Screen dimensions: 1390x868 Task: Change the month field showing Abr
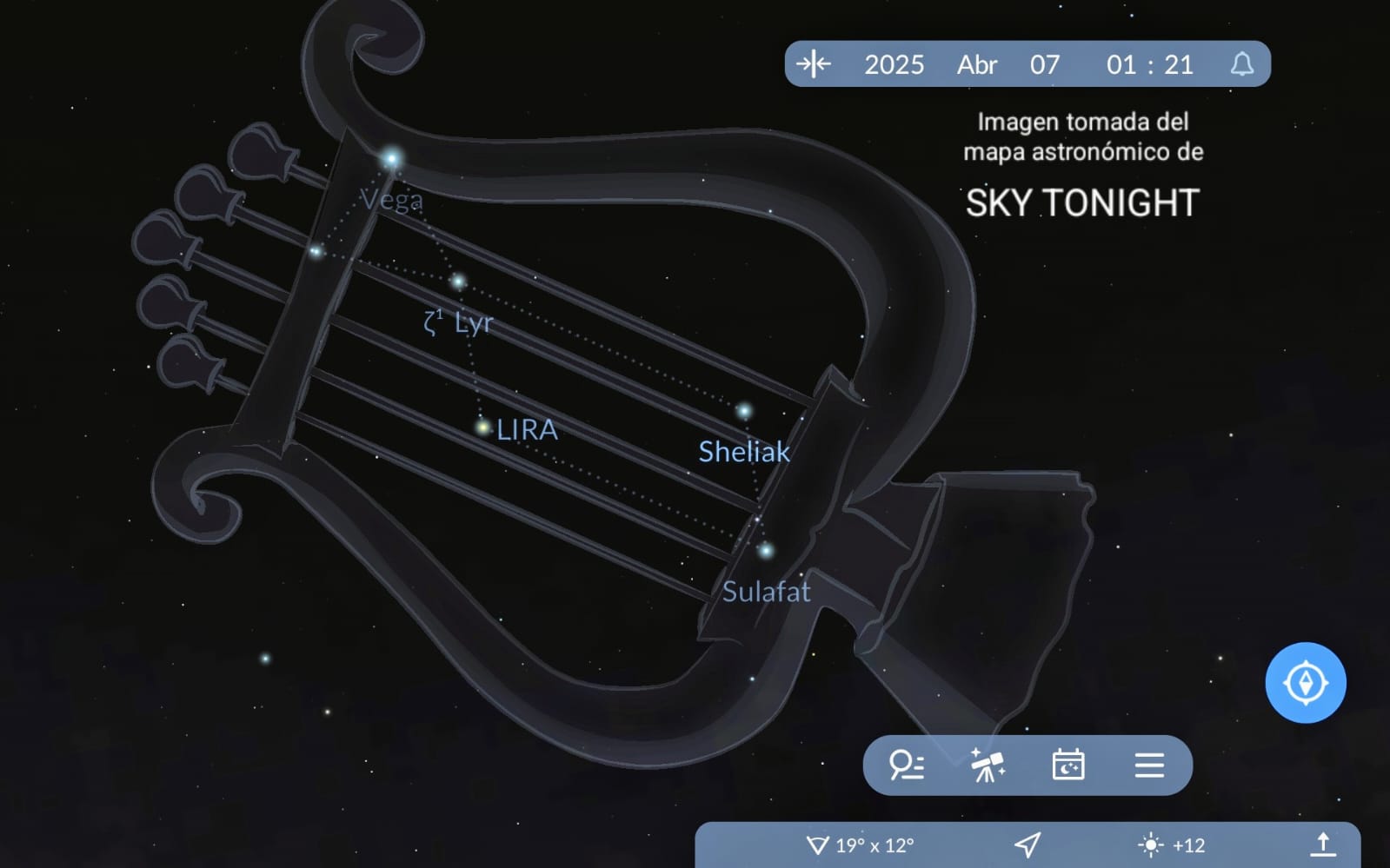click(977, 64)
